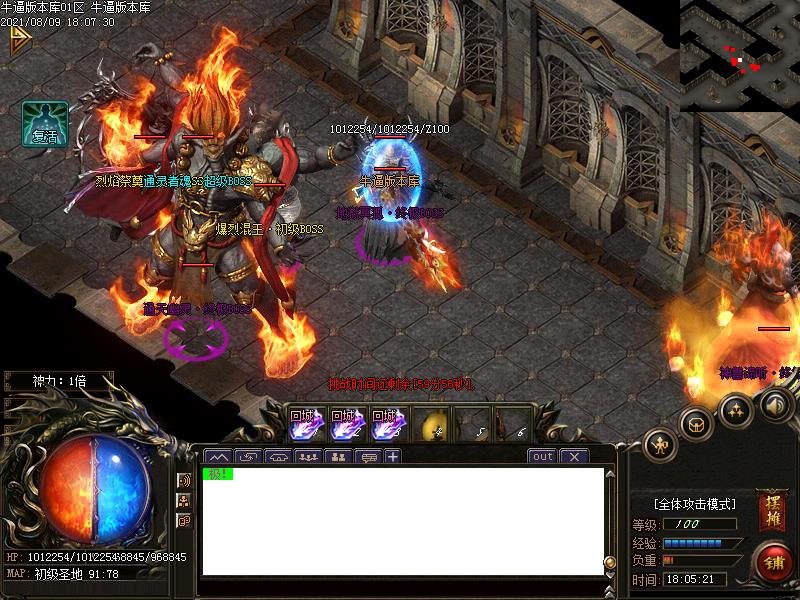Open the 摆摊 stall banner button
The image size is (800, 600).
pyautogui.click(x=771, y=510)
